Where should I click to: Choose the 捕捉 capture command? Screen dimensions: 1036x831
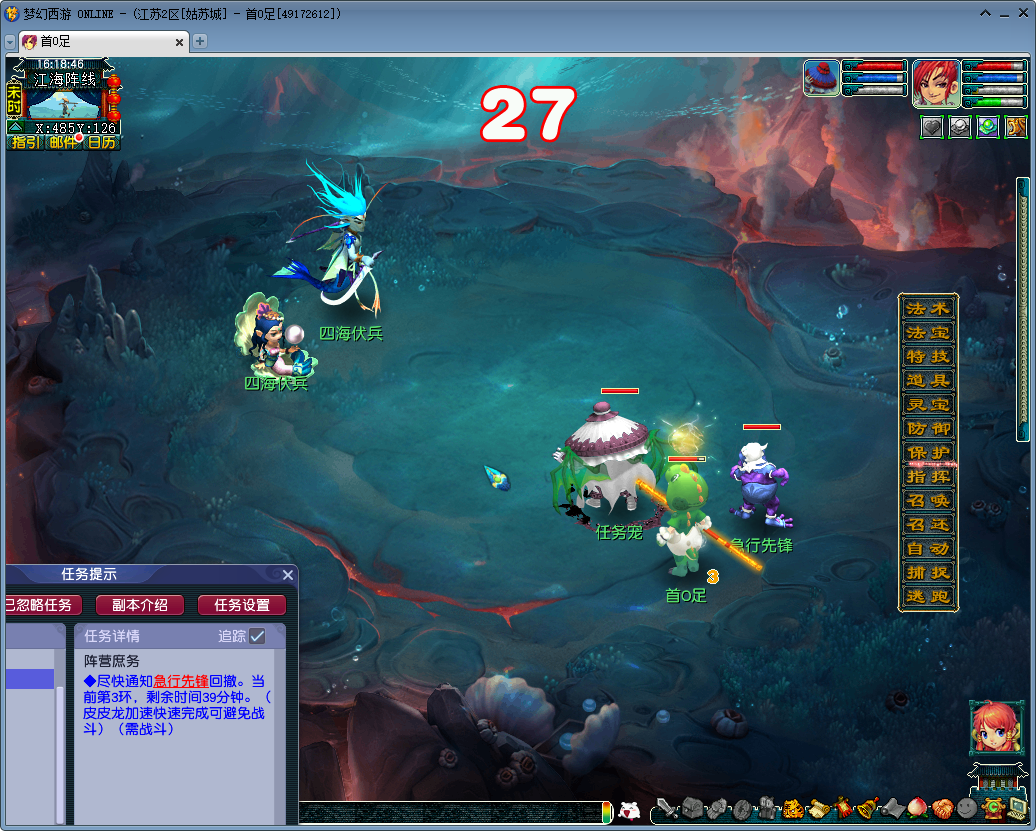(x=928, y=573)
